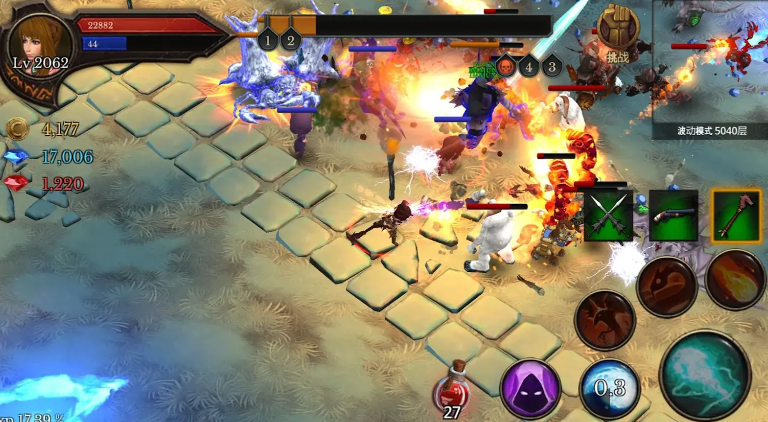768x422 pixels.
Task: Cast the large teal lightning attack
Action: pyautogui.click(x=704, y=374)
